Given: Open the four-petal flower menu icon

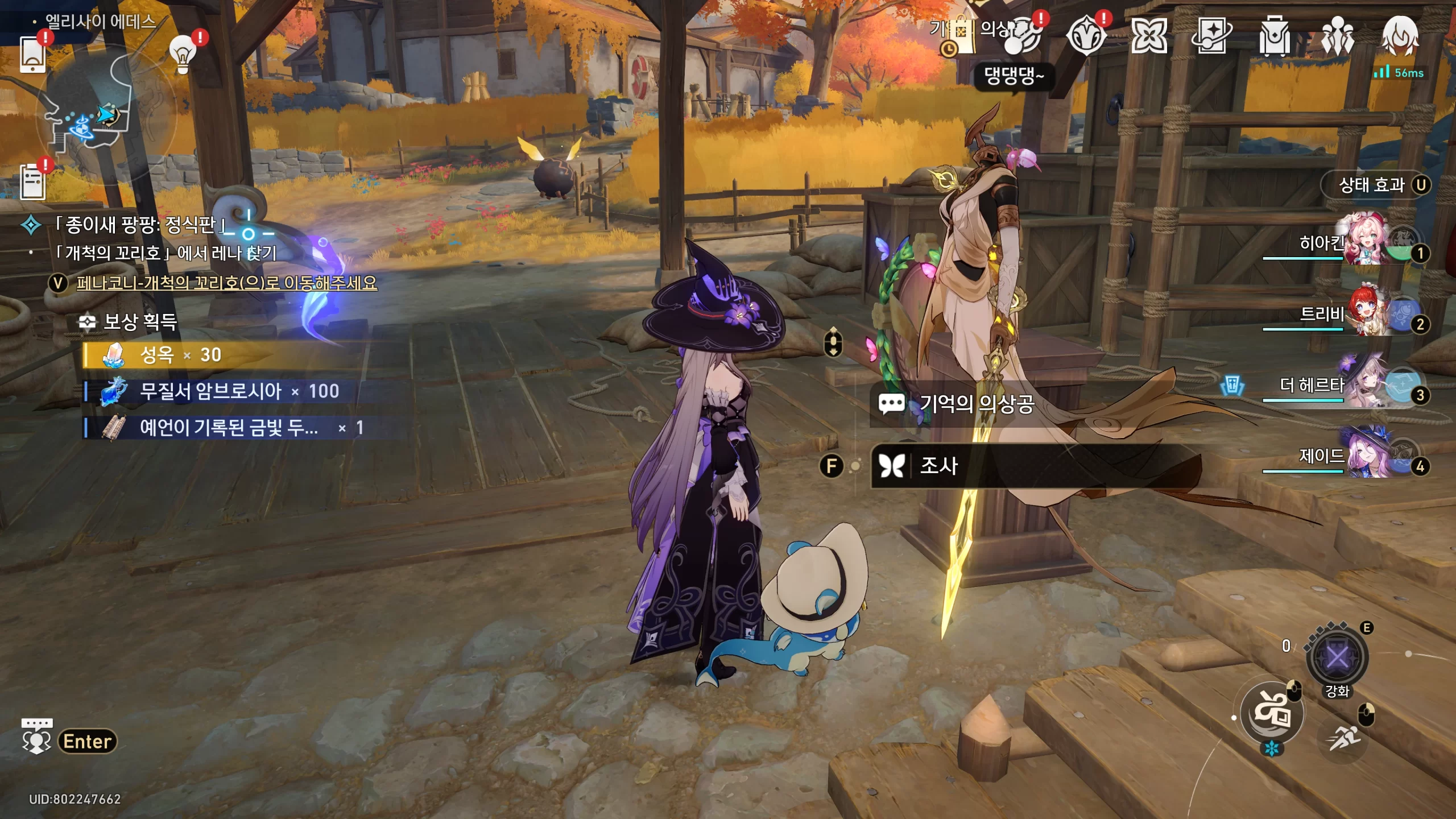Looking at the screenshot, I should pyautogui.click(x=1149, y=35).
